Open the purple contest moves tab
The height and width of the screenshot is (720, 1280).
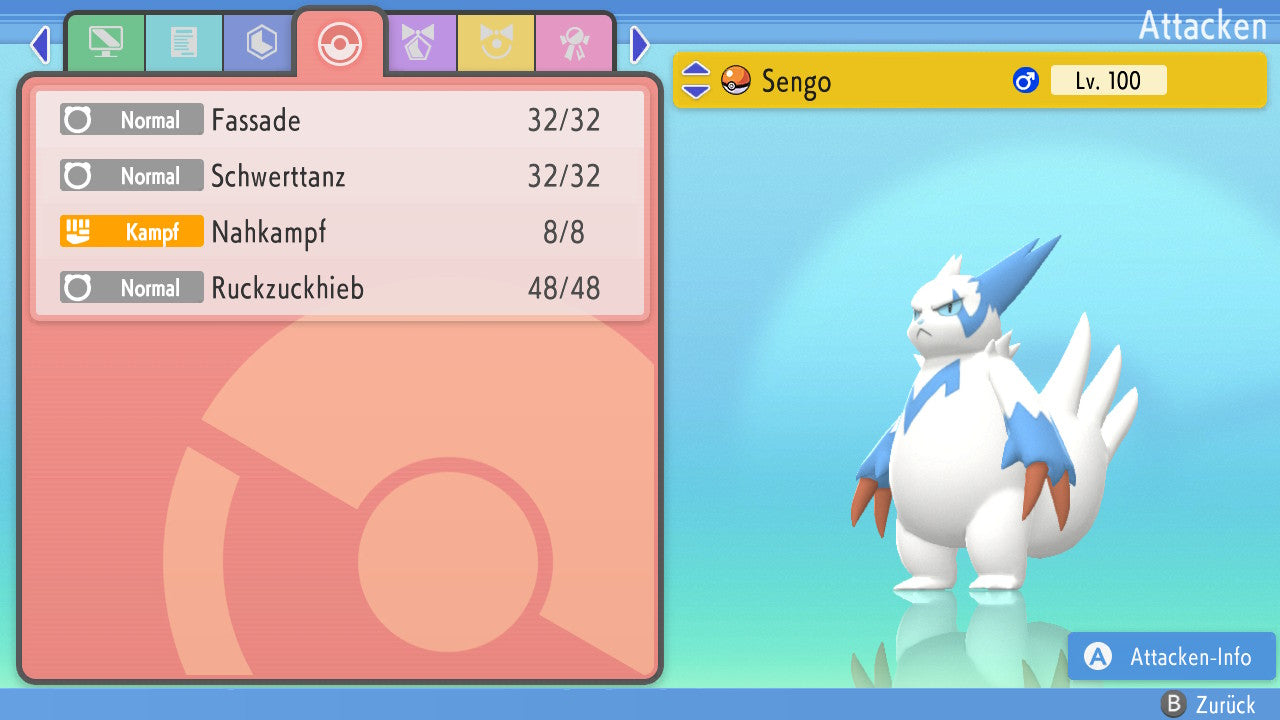click(419, 43)
